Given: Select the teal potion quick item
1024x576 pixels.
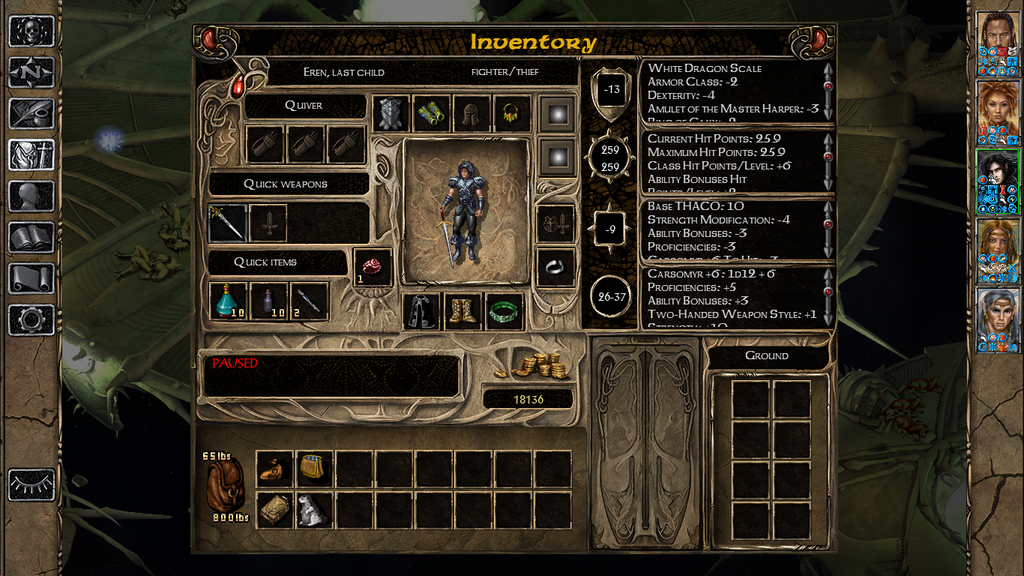Looking at the screenshot, I should 229,300.
